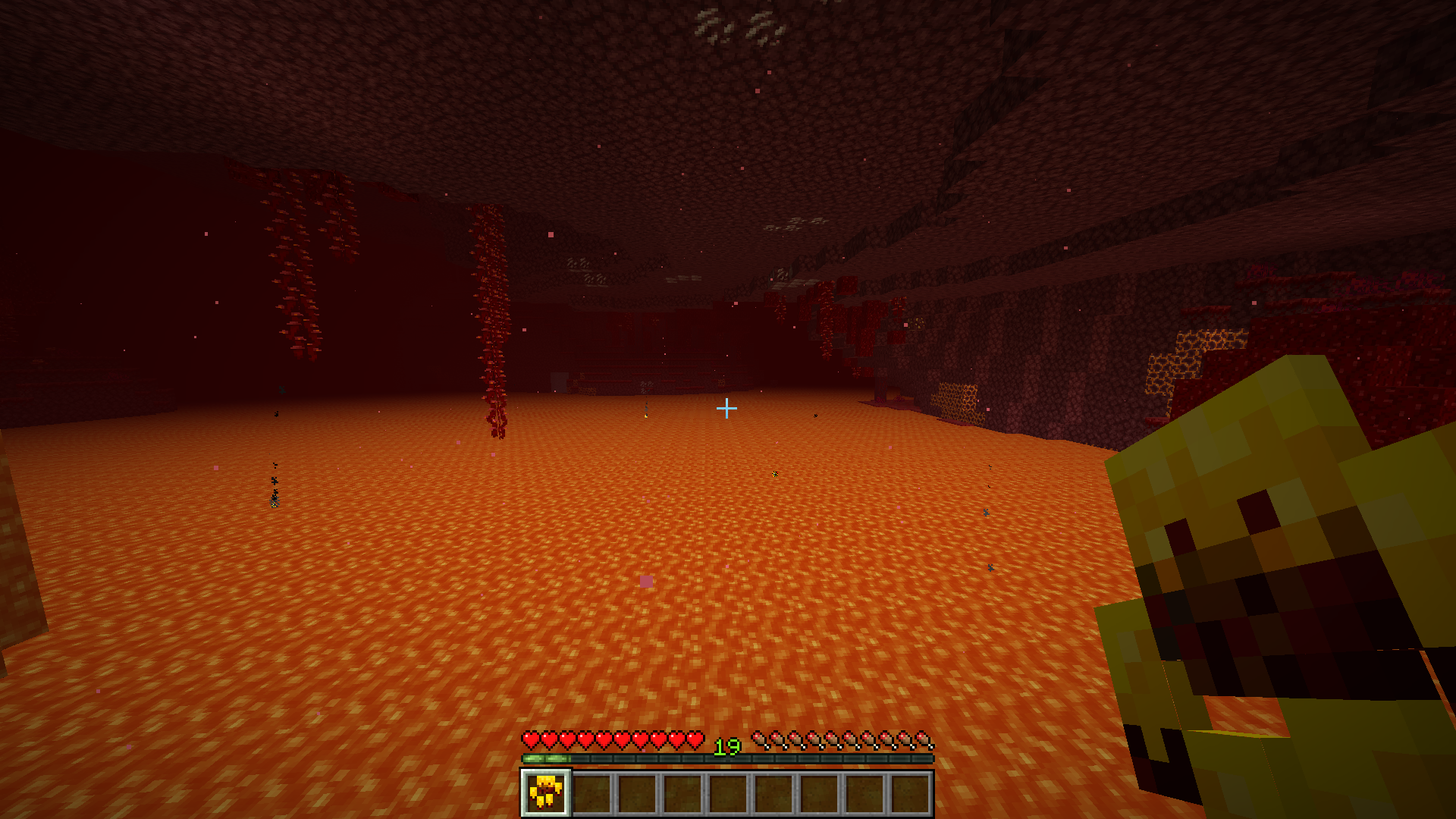Click the crosshair in the screen center

pyautogui.click(x=728, y=408)
